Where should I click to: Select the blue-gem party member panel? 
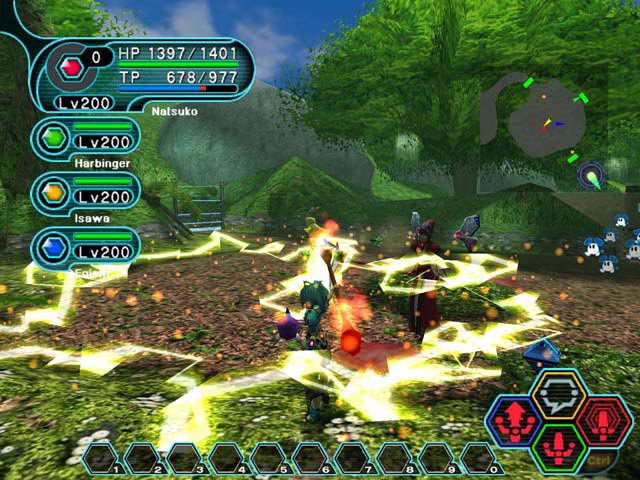click(87, 247)
